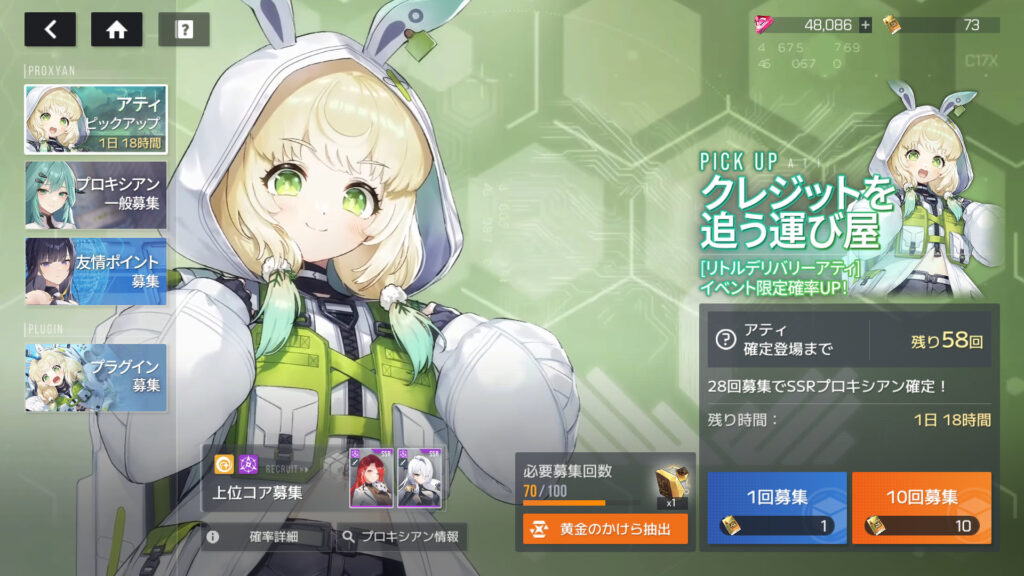Select the red-haired SSR character thumbnail

(x=369, y=478)
